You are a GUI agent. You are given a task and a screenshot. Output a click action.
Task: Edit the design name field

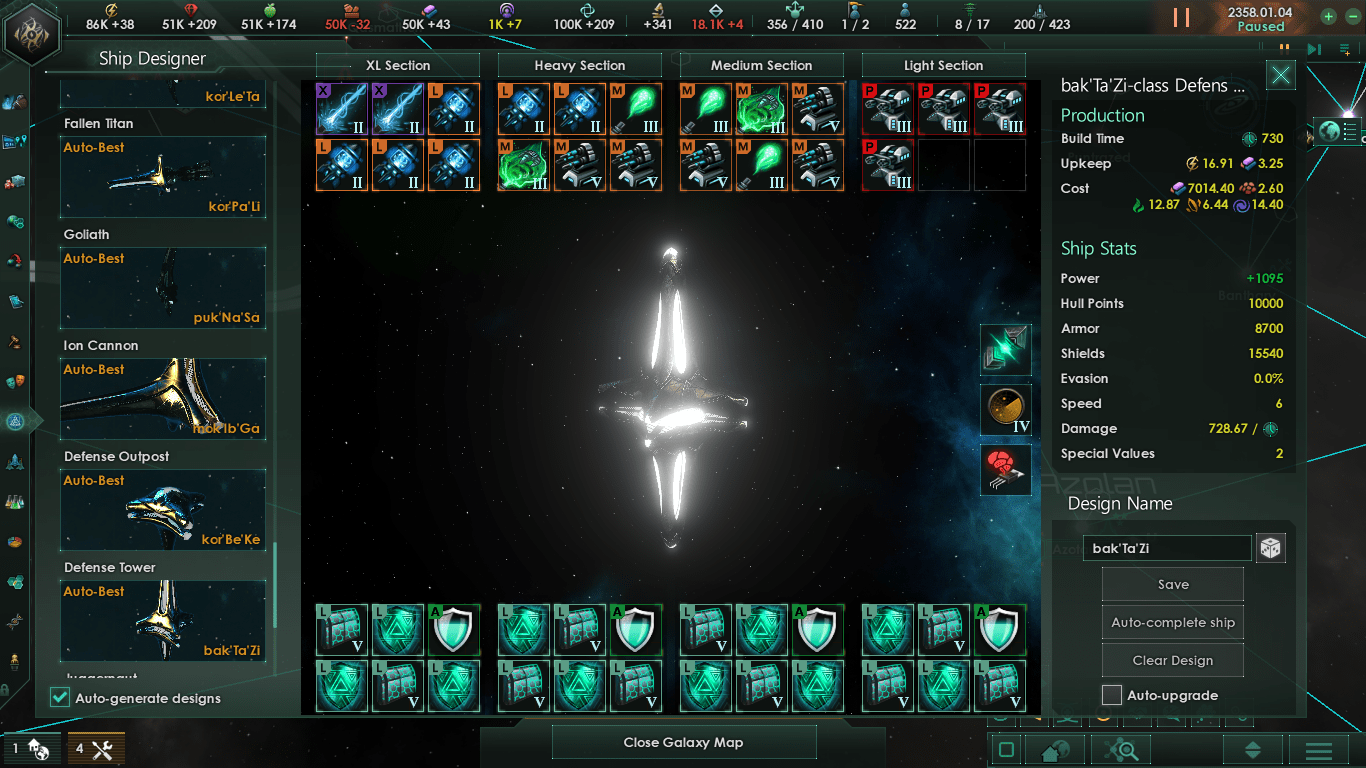pyautogui.click(x=1167, y=548)
